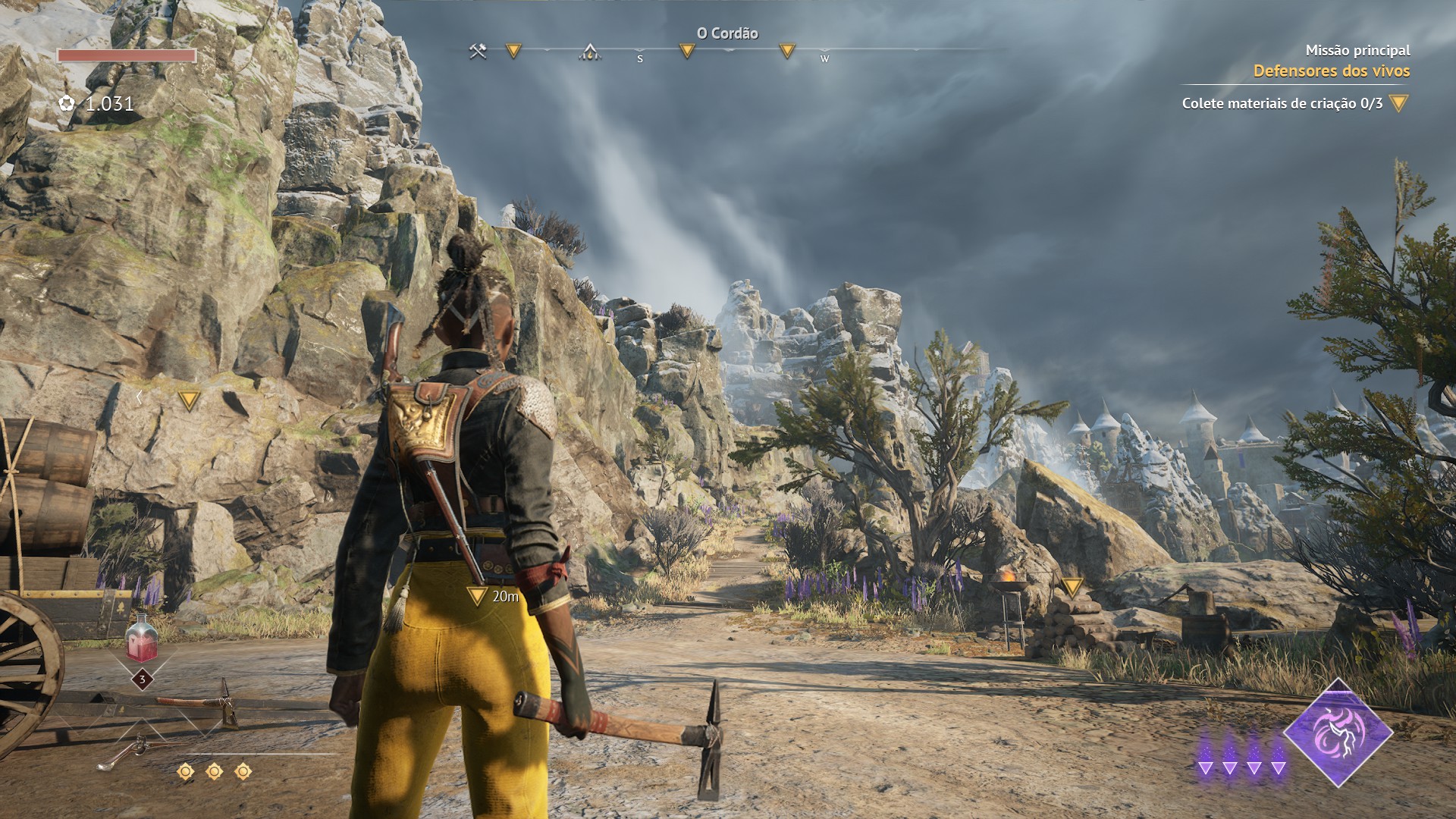Select the red healing flask icon

[x=142, y=639]
